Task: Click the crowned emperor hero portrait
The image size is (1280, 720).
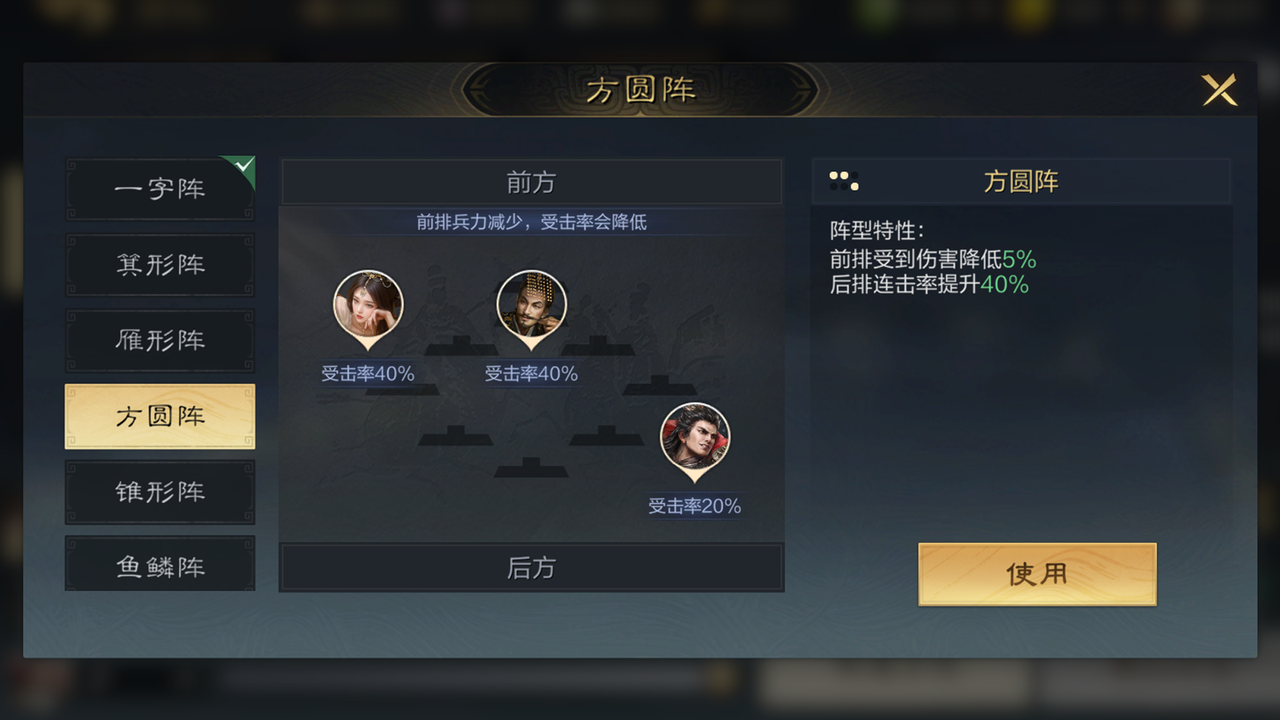Action: [531, 305]
